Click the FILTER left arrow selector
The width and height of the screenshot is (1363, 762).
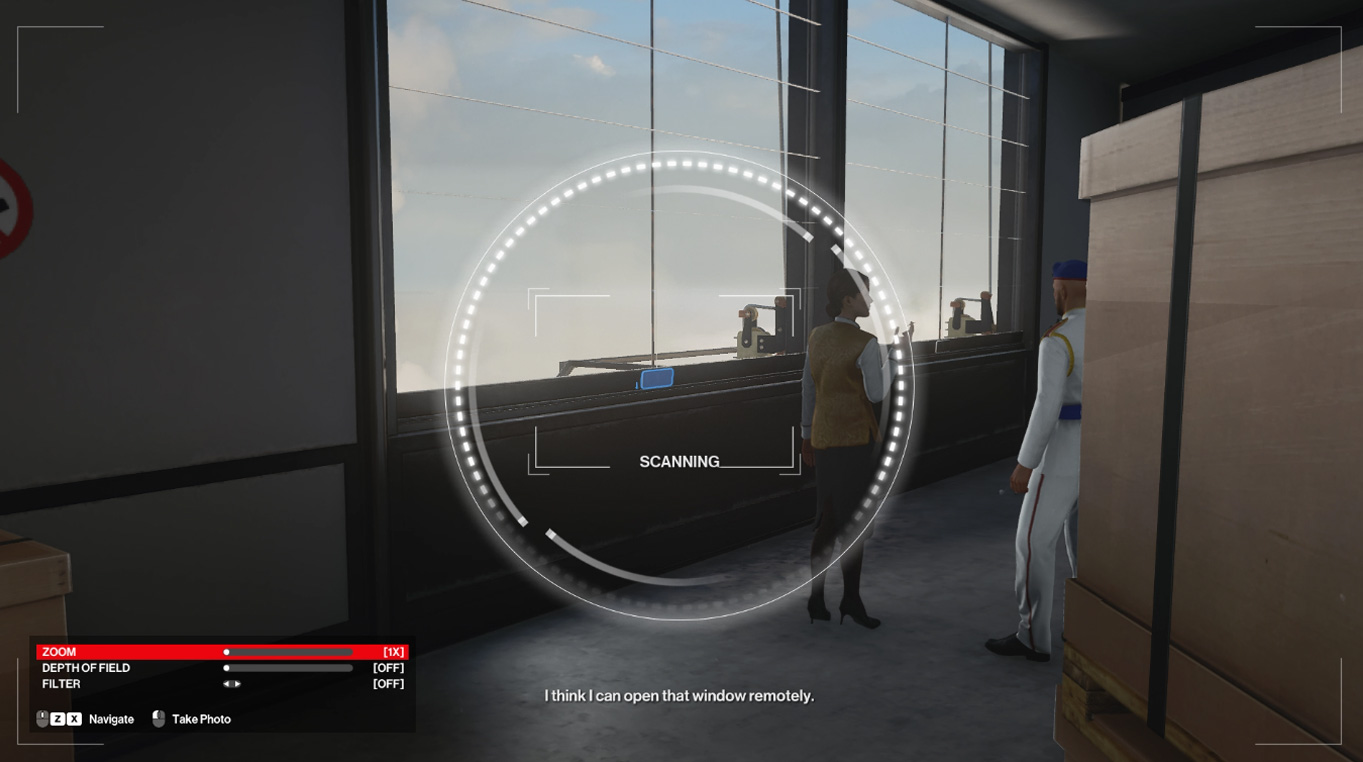227,683
